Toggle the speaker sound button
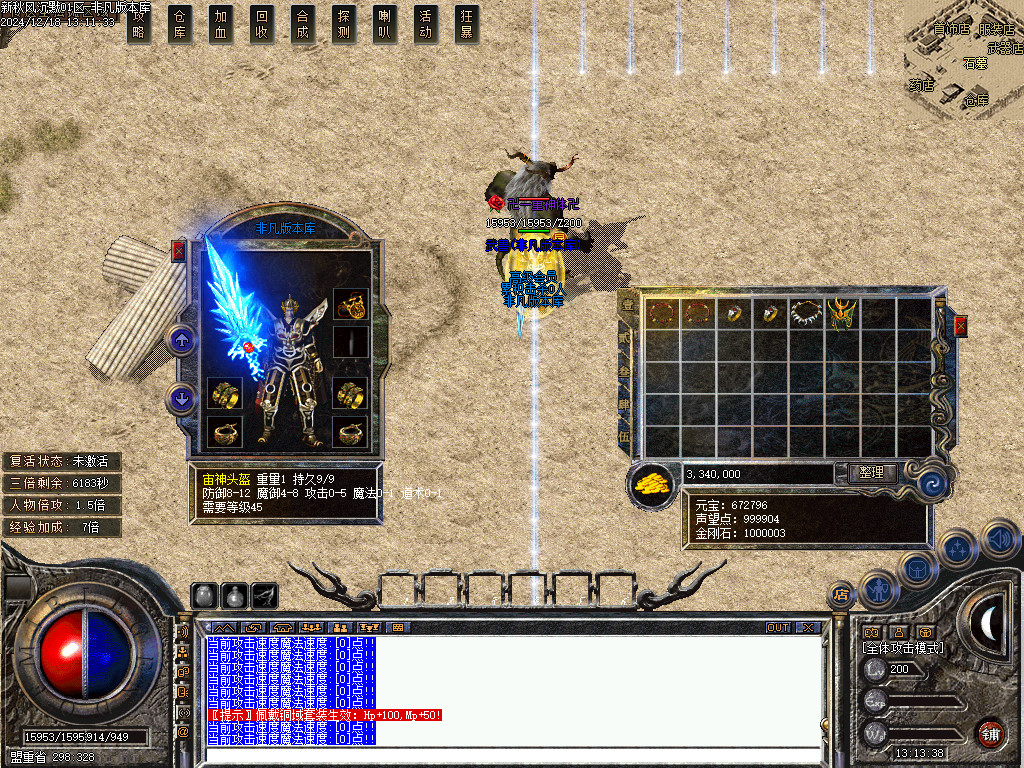This screenshot has height=768, width=1024. coord(999,540)
